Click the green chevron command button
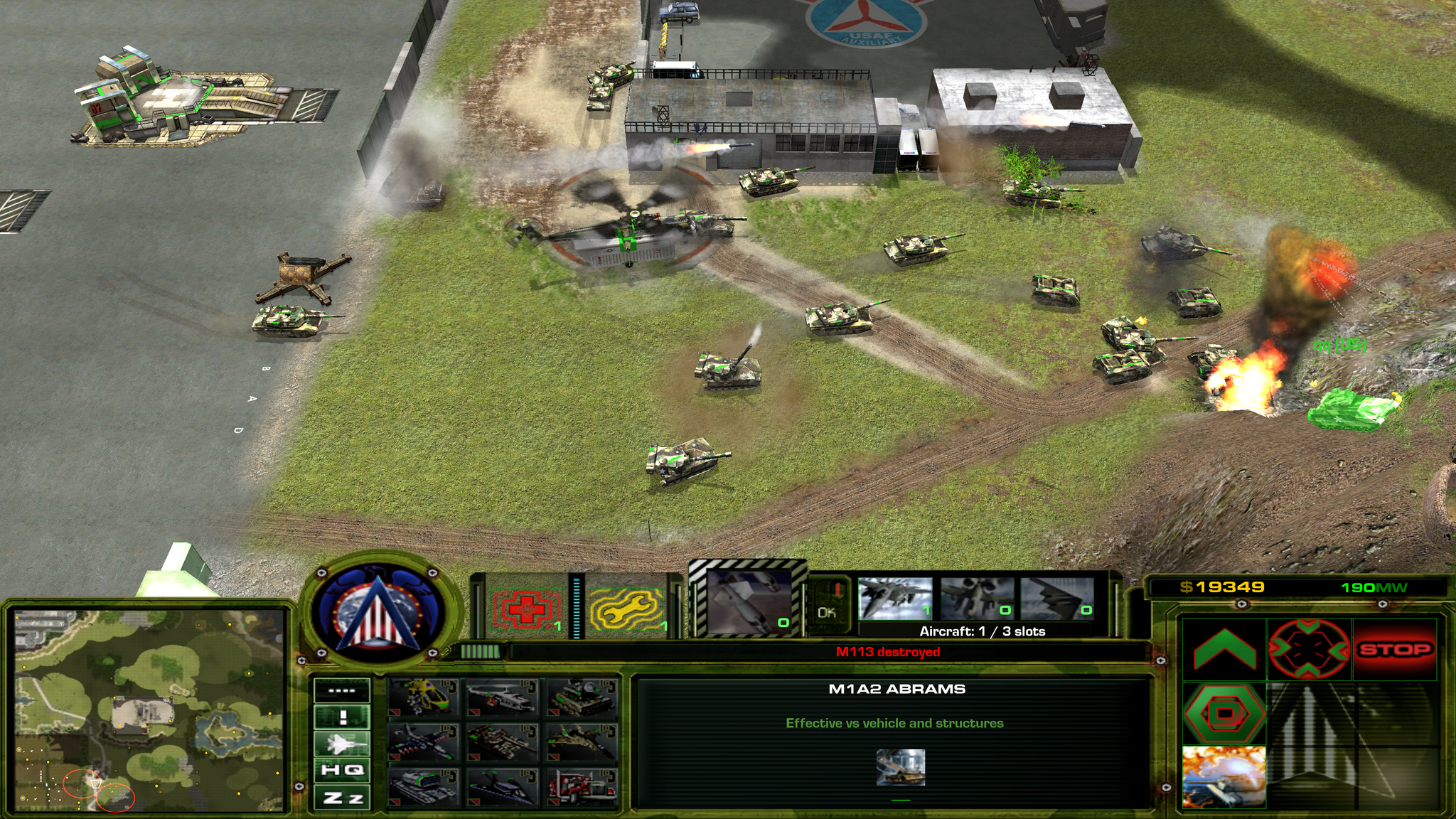The width and height of the screenshot is (1456, 819). 1224,649
